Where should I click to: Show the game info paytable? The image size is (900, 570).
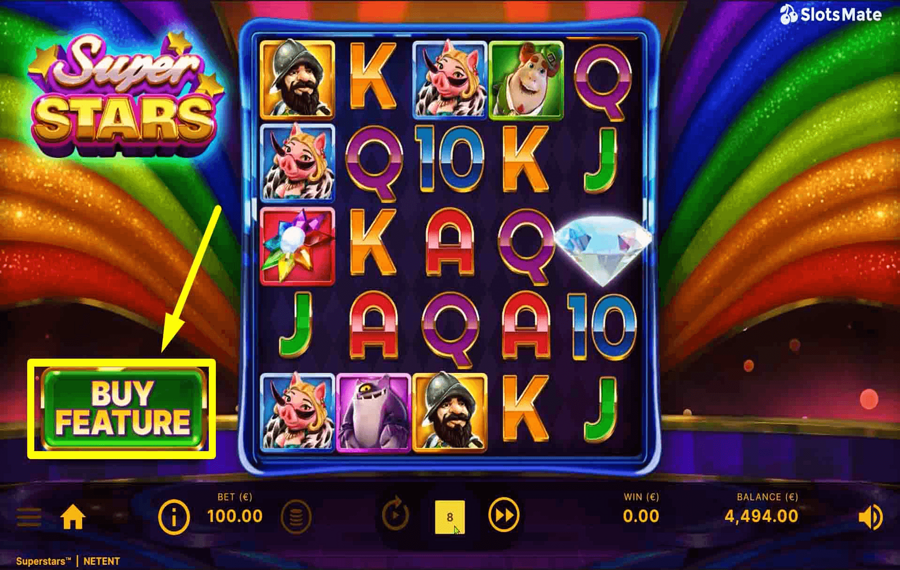tap(174, 517)
